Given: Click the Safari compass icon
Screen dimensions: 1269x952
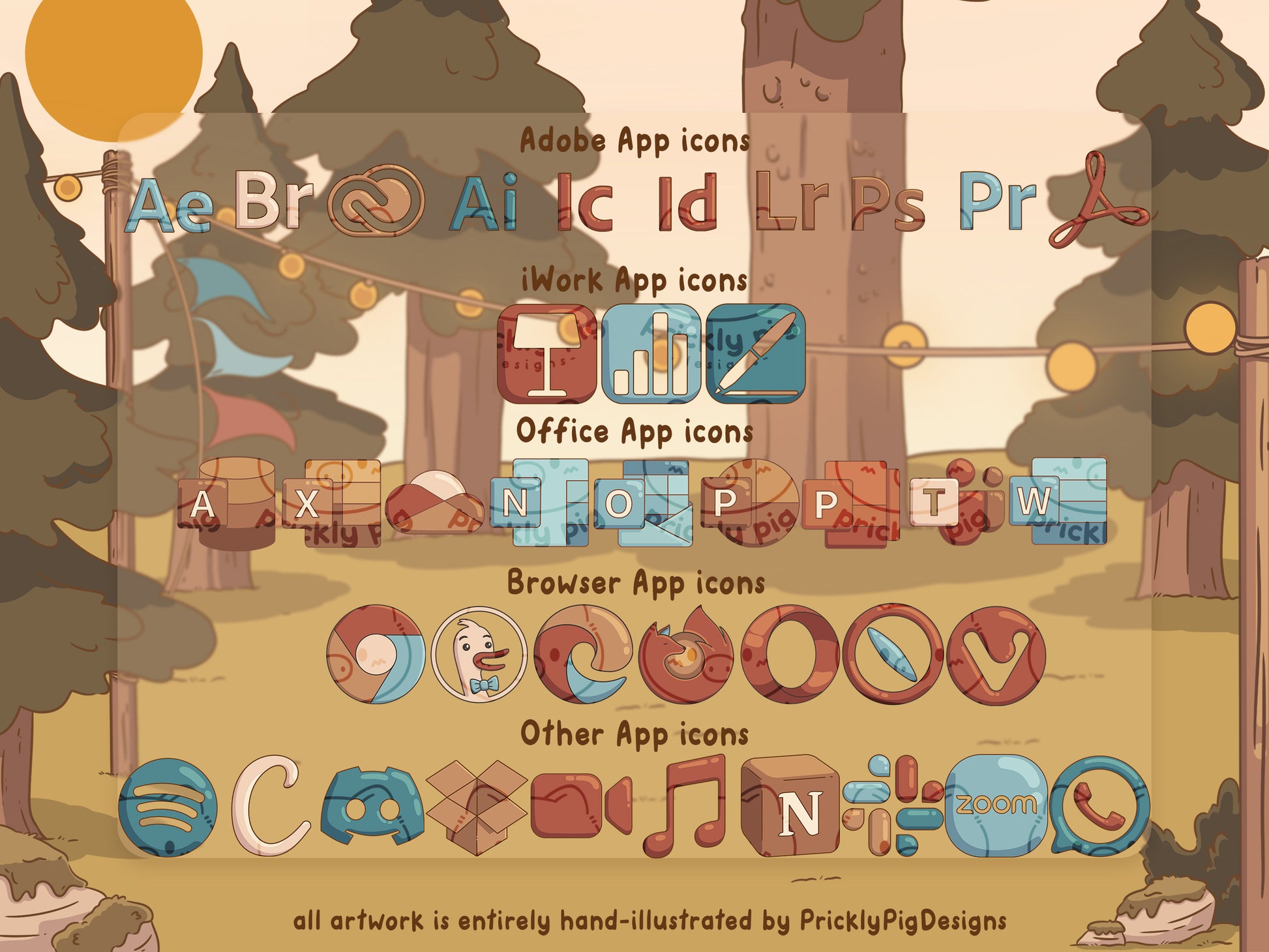Looking at the screenshot, I should pyautogui.click(x=893, y=655).
